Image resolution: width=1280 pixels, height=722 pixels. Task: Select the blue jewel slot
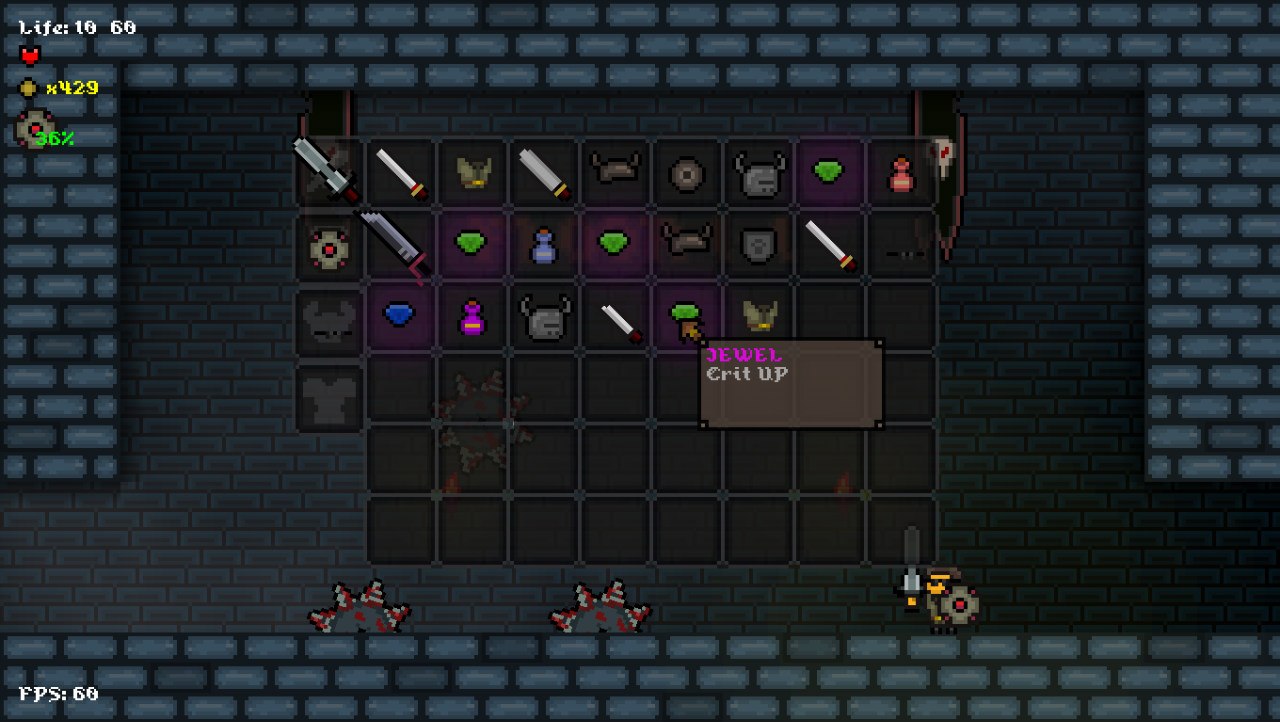[x=399, y=316]
